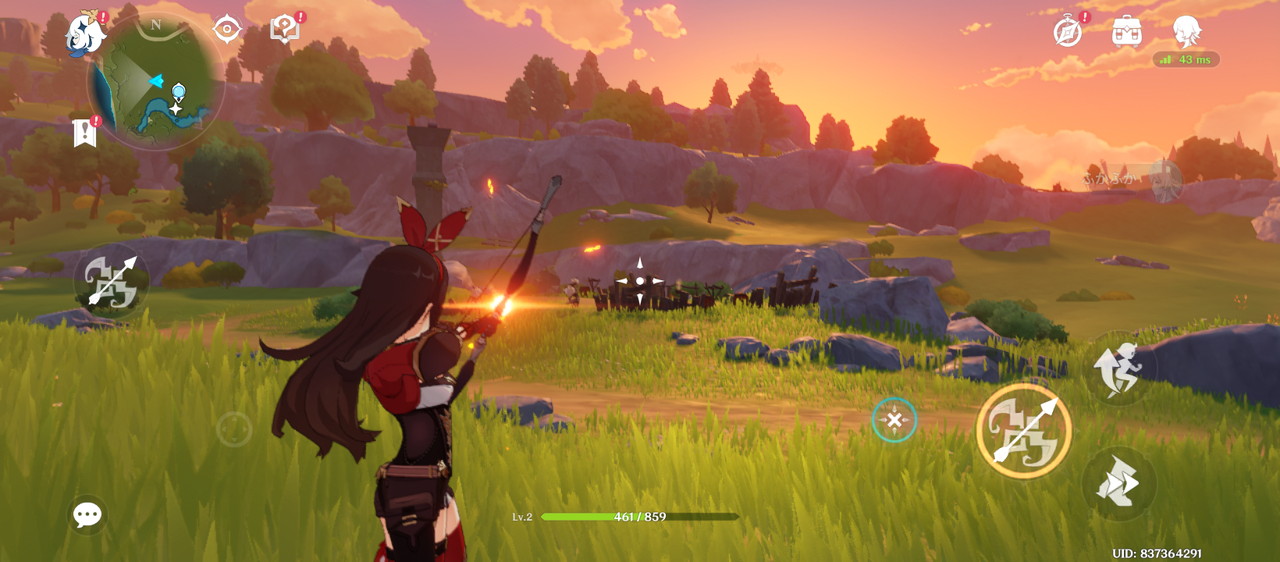Activate the eye-shaped elemental sight icon
Image resolution: width=1280 pixels, height=562 pixels.
(228, 29)
